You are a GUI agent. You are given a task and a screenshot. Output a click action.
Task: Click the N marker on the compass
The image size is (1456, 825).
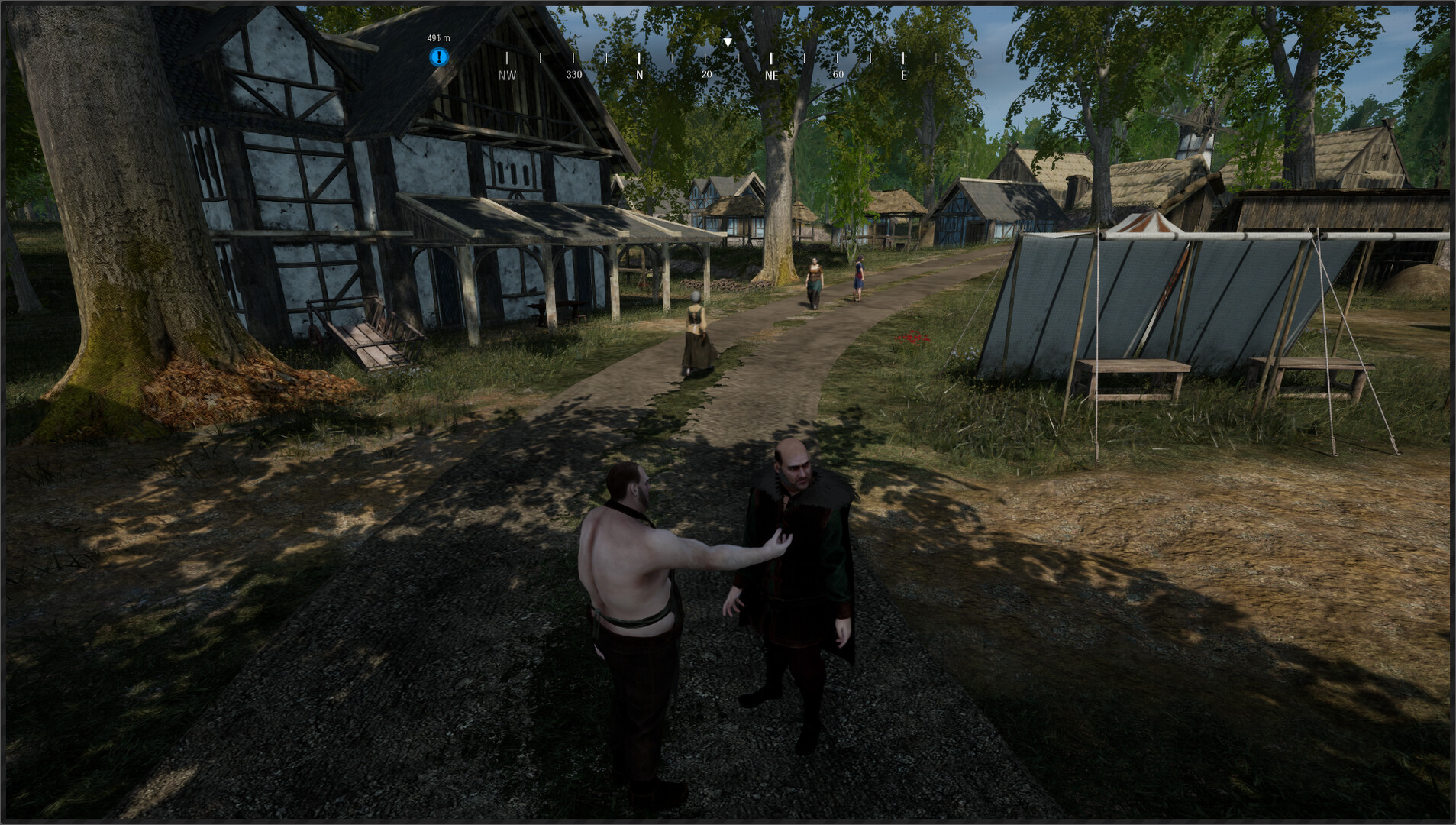tap(639, 74)
